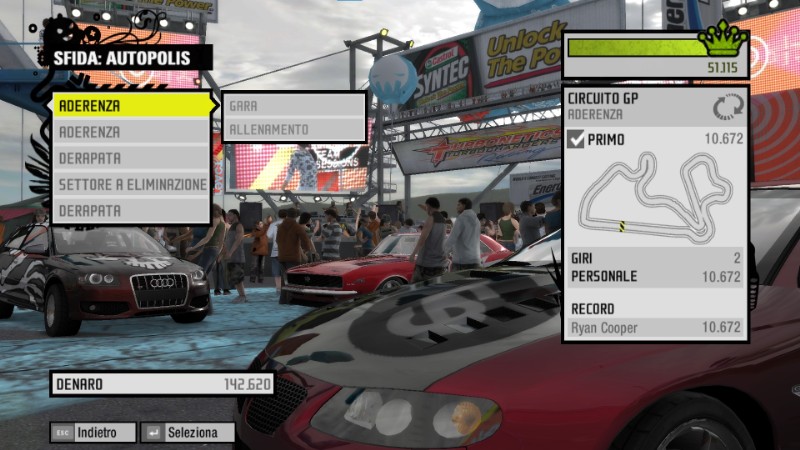
Task: Confirm with the Seleziona button
Action: (x=187, y=433)
